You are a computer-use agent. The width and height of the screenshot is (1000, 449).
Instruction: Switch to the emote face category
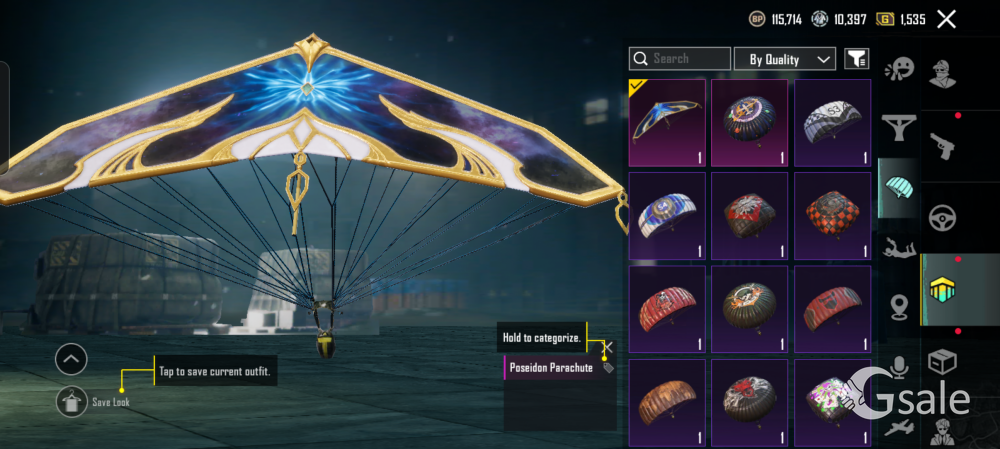point(900,70)
